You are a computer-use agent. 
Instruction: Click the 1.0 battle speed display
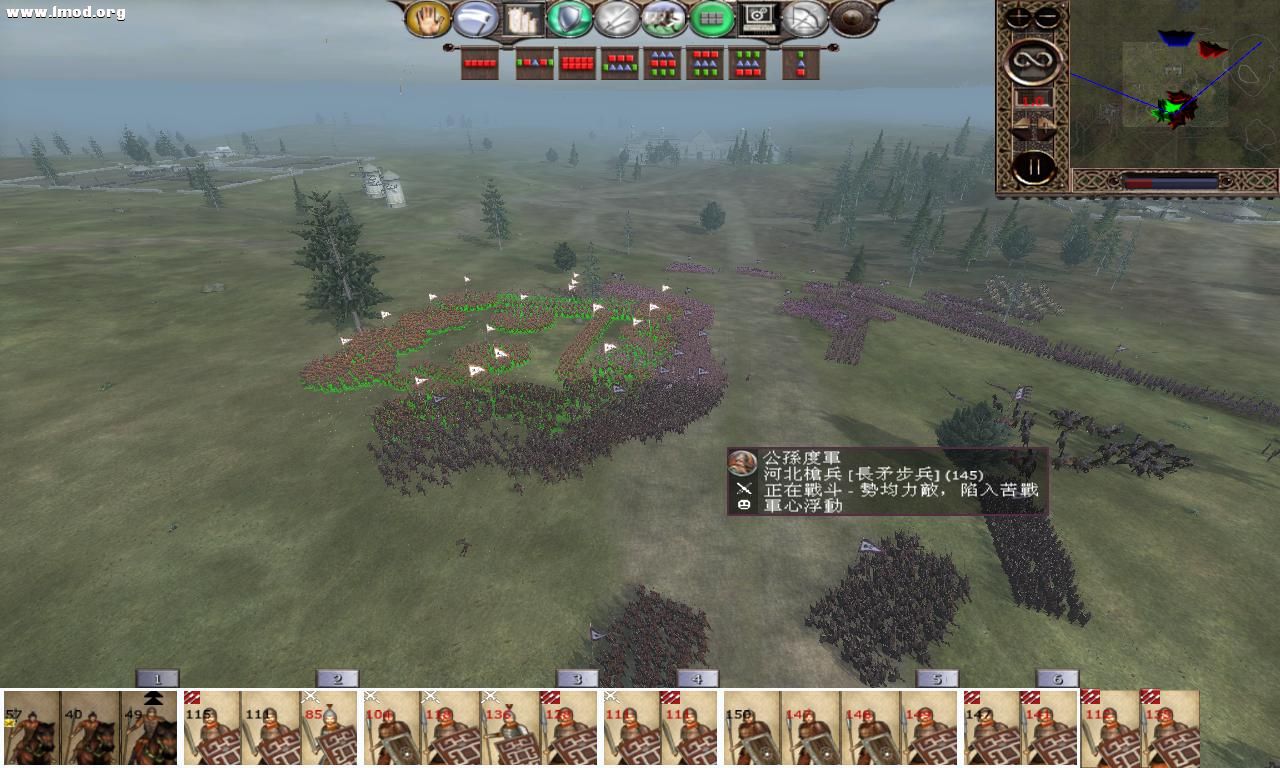[1031, 100]
